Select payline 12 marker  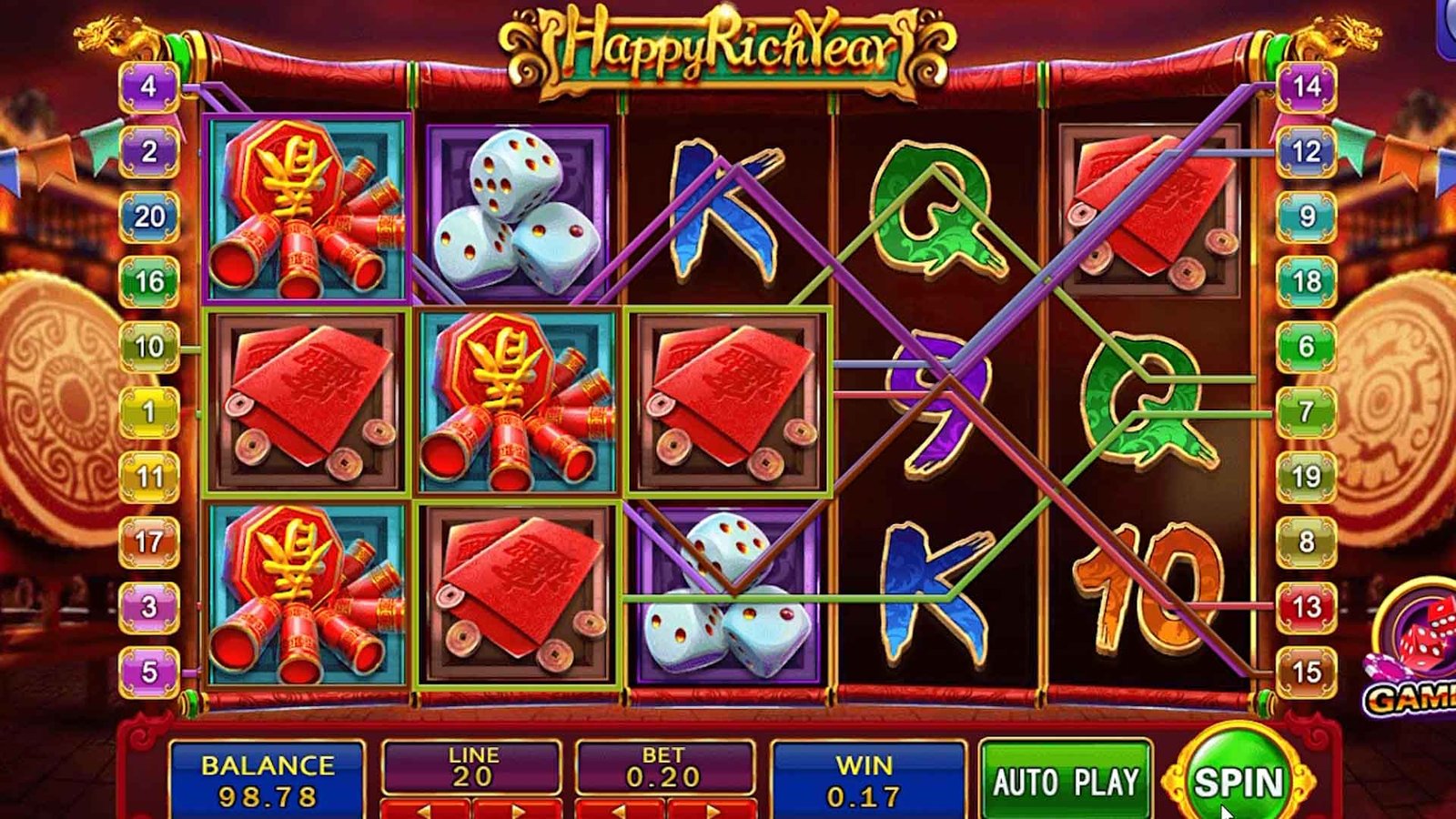[1307, 152]
